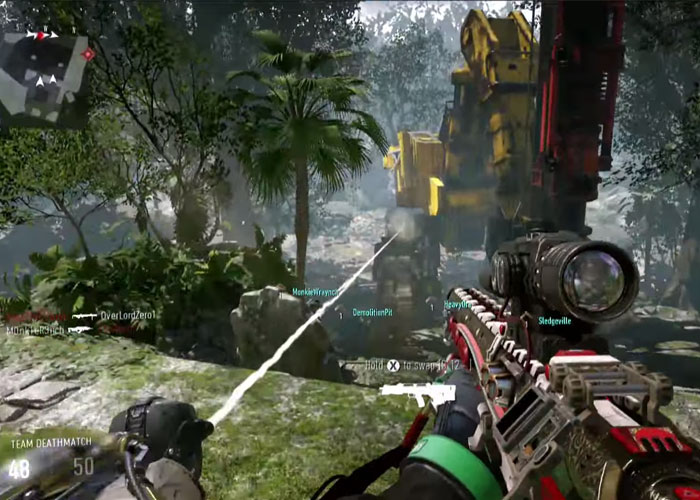Select the DemolitionPit teammate name tag
The height and width of the screenshot is (500, 700).
click(373, 313)
